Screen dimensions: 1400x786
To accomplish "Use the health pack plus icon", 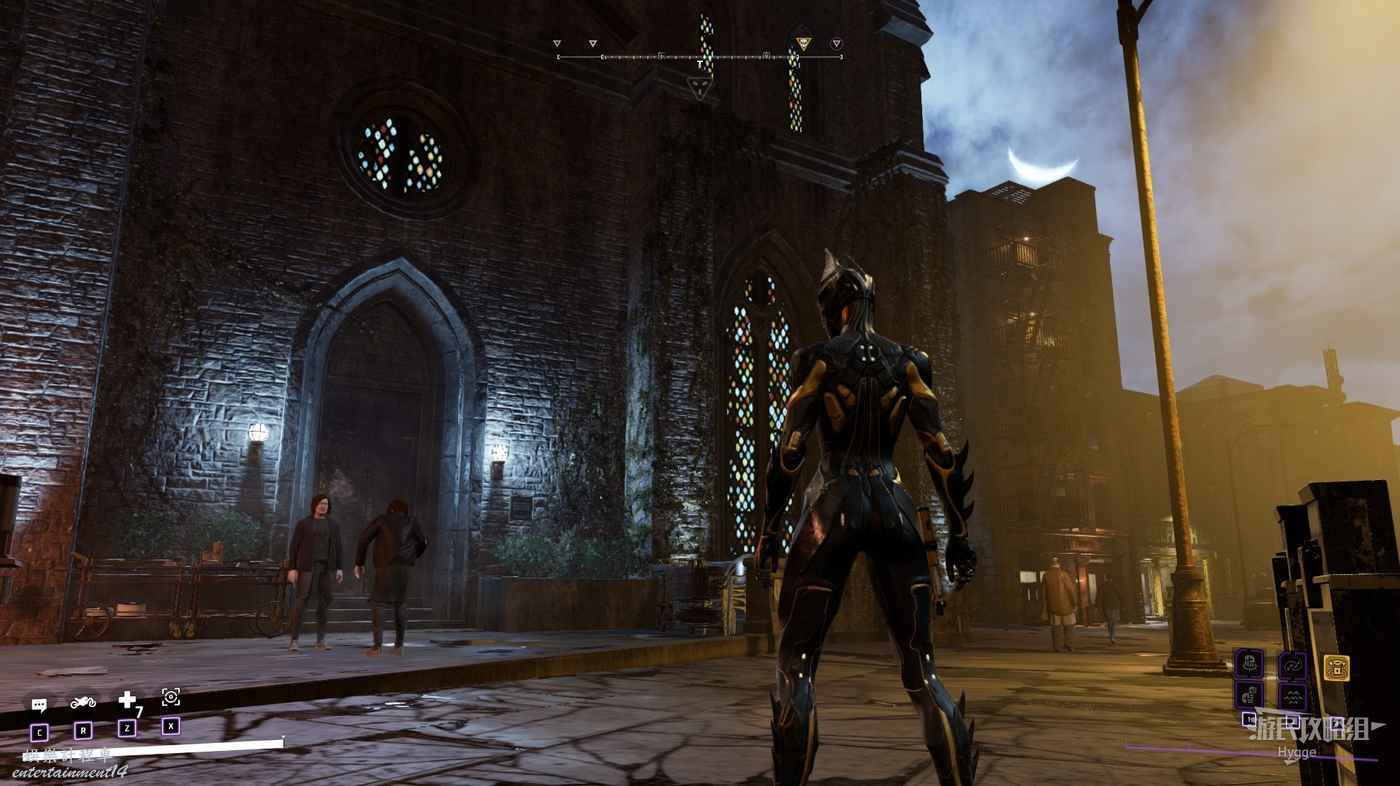I will tap(127, 700).
